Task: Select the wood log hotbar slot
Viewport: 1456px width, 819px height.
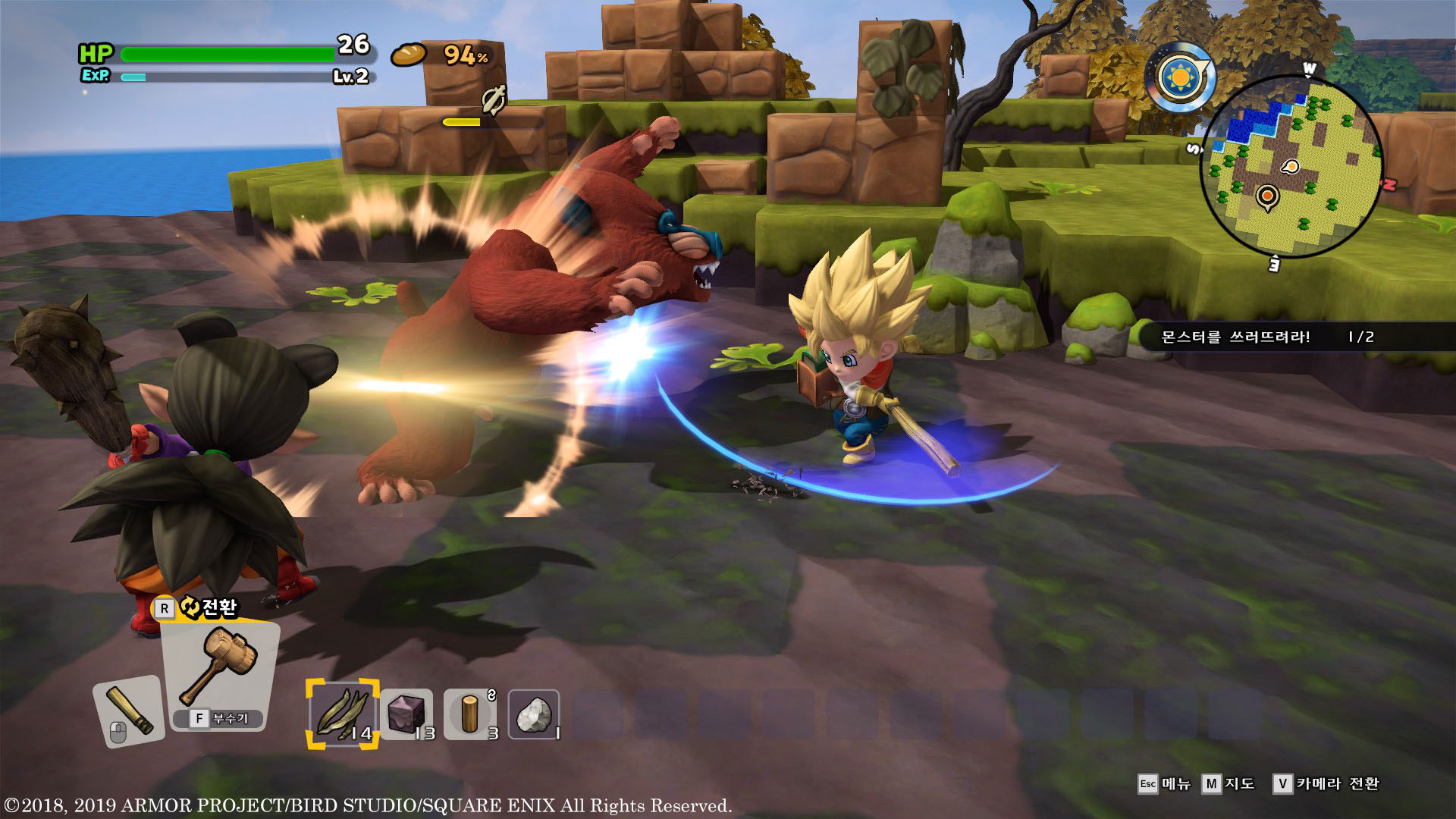Action: tap(470, 714)
